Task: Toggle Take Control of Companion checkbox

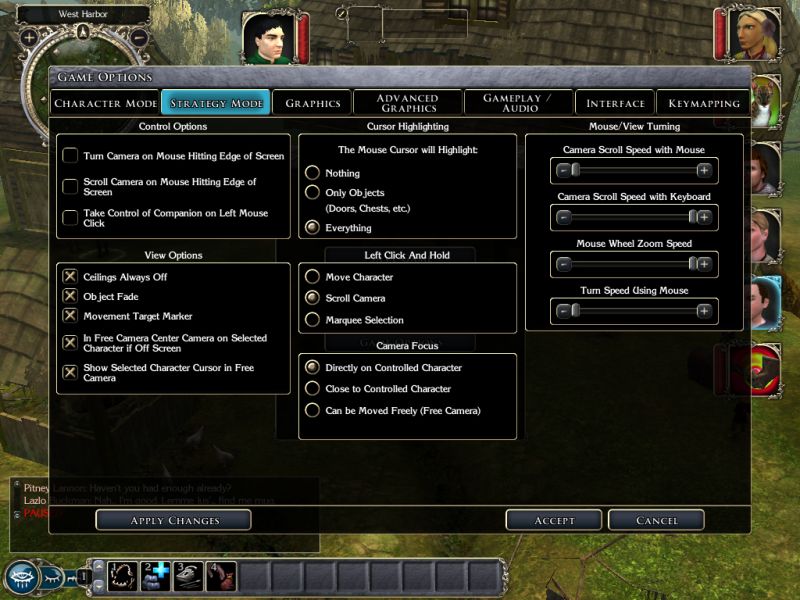Action: (x=70, y=217)
